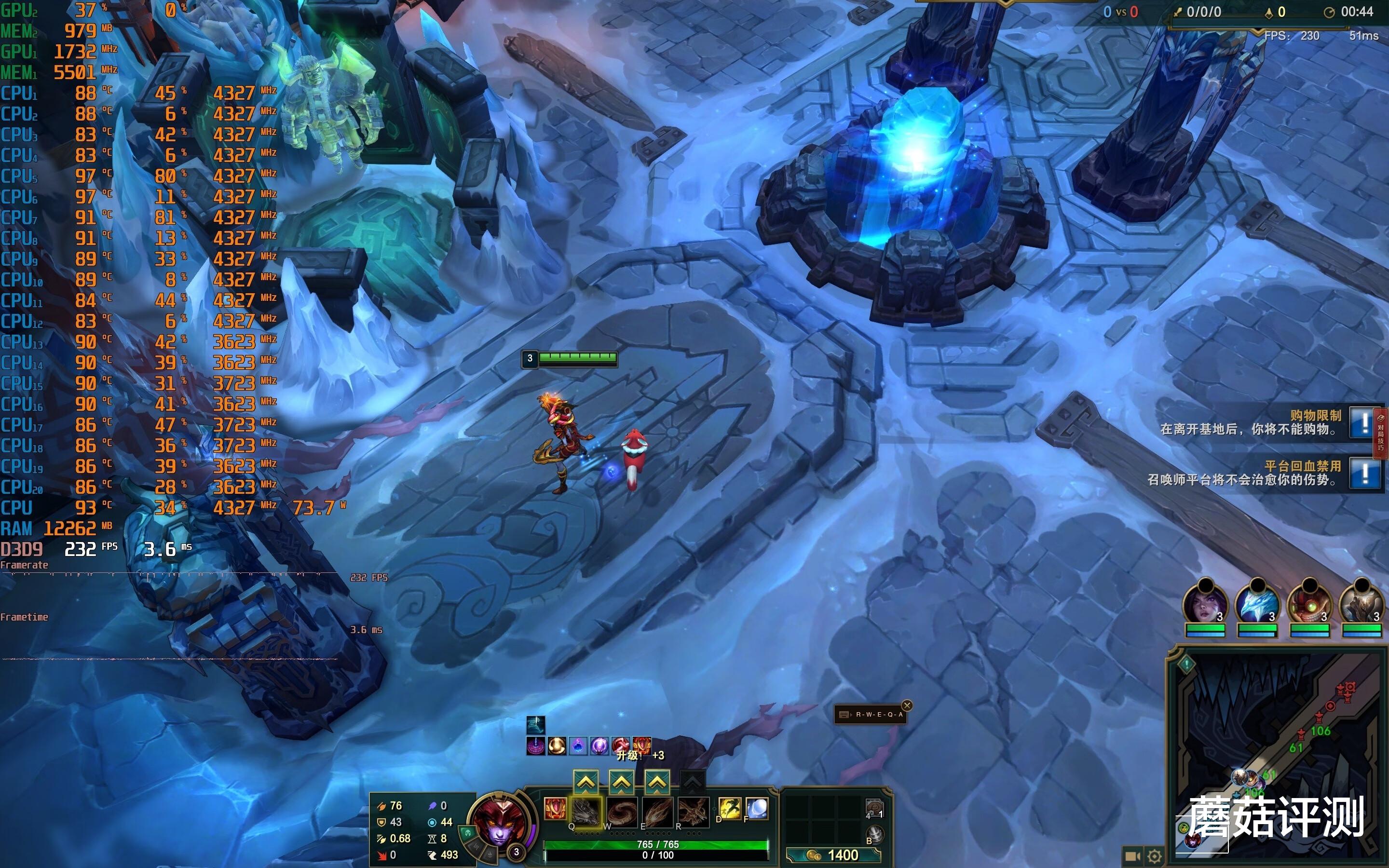Image resolution: width=1389 pixels, height=868 pixels.
Task: Select the R dragon ultimate icon
Action: pyautogui.click(x=693, y=812)
